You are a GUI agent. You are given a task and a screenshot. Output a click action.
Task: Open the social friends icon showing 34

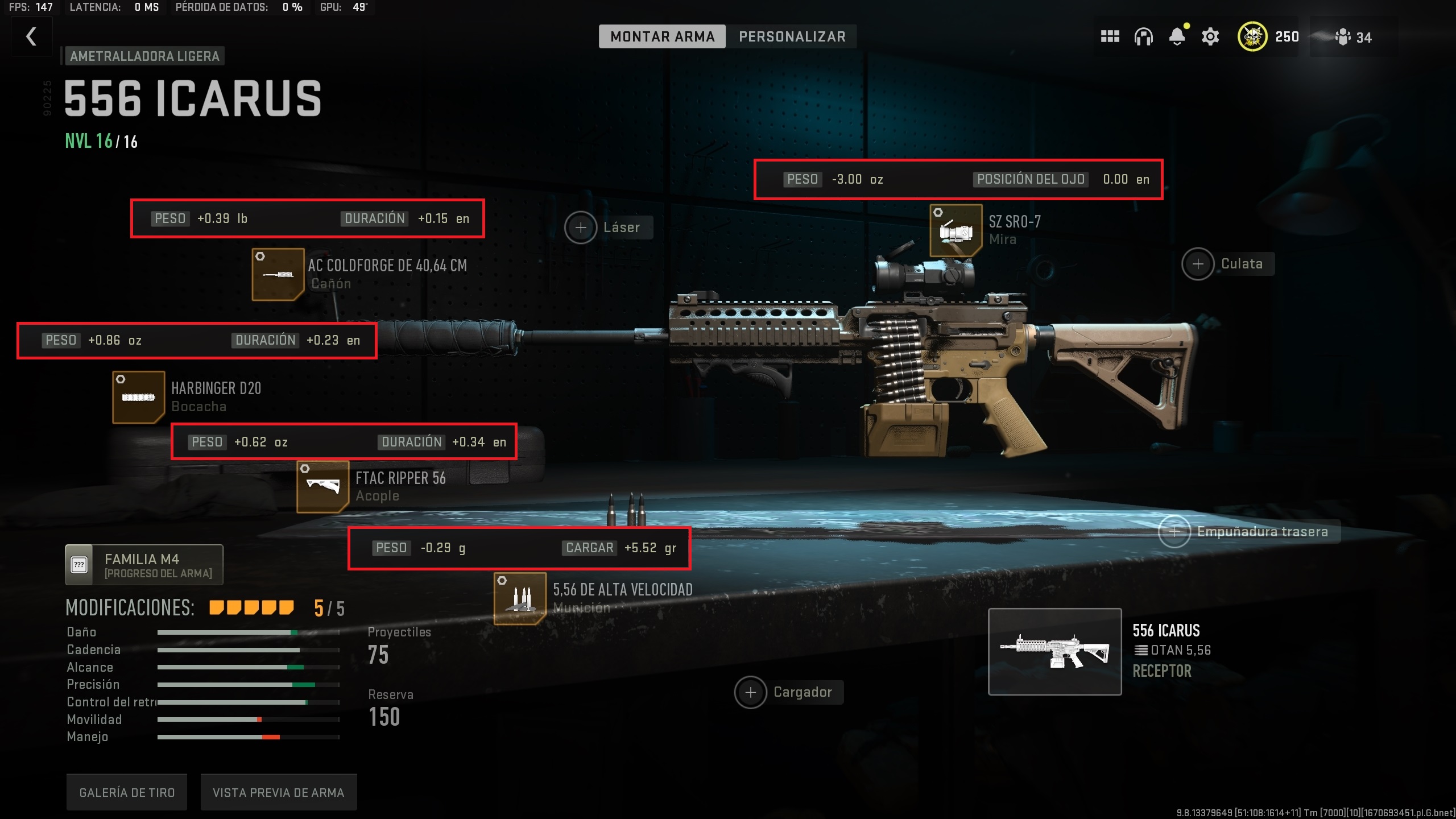coord(1349,36)
